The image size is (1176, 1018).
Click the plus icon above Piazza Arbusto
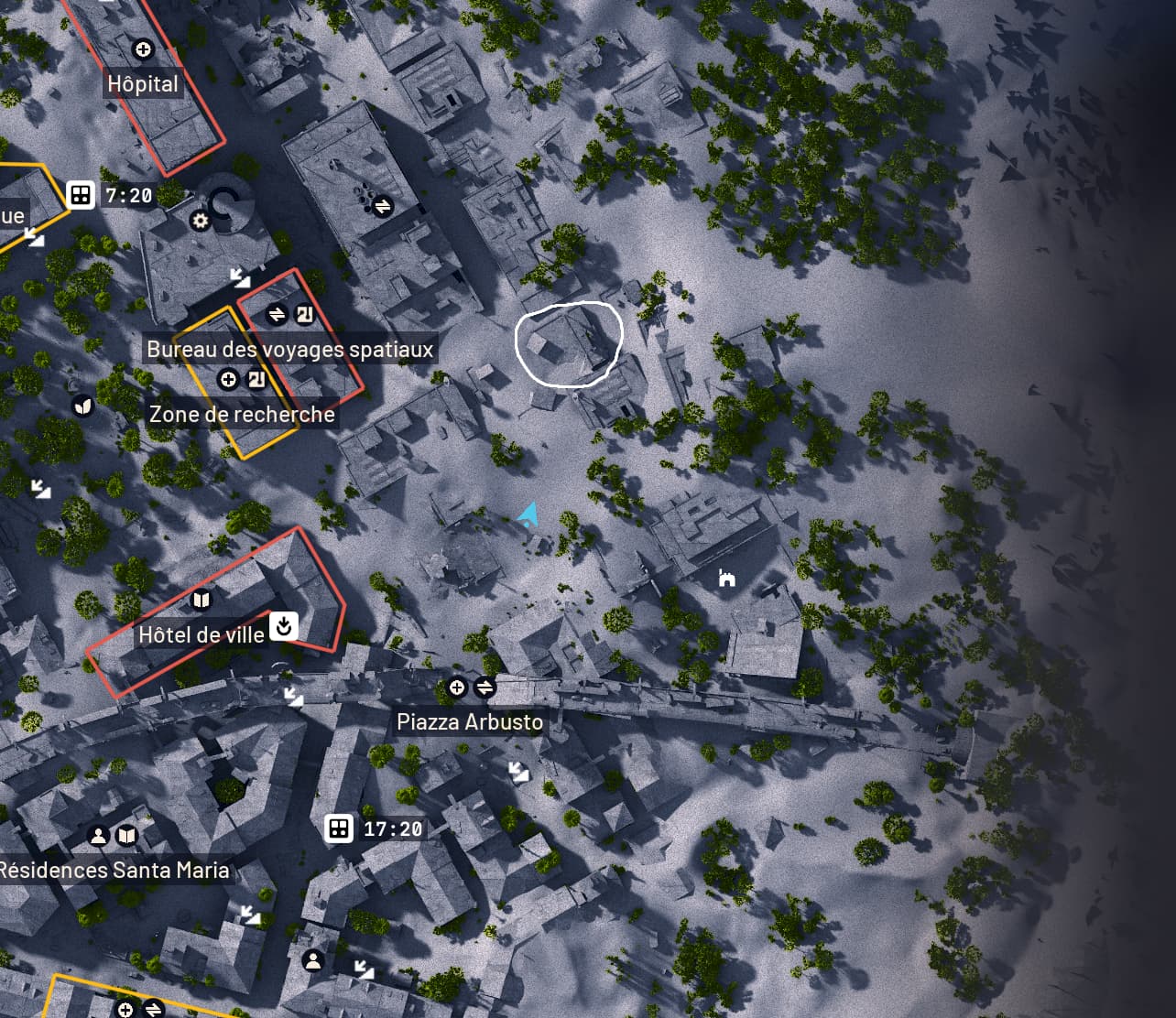tap(456, 688)
